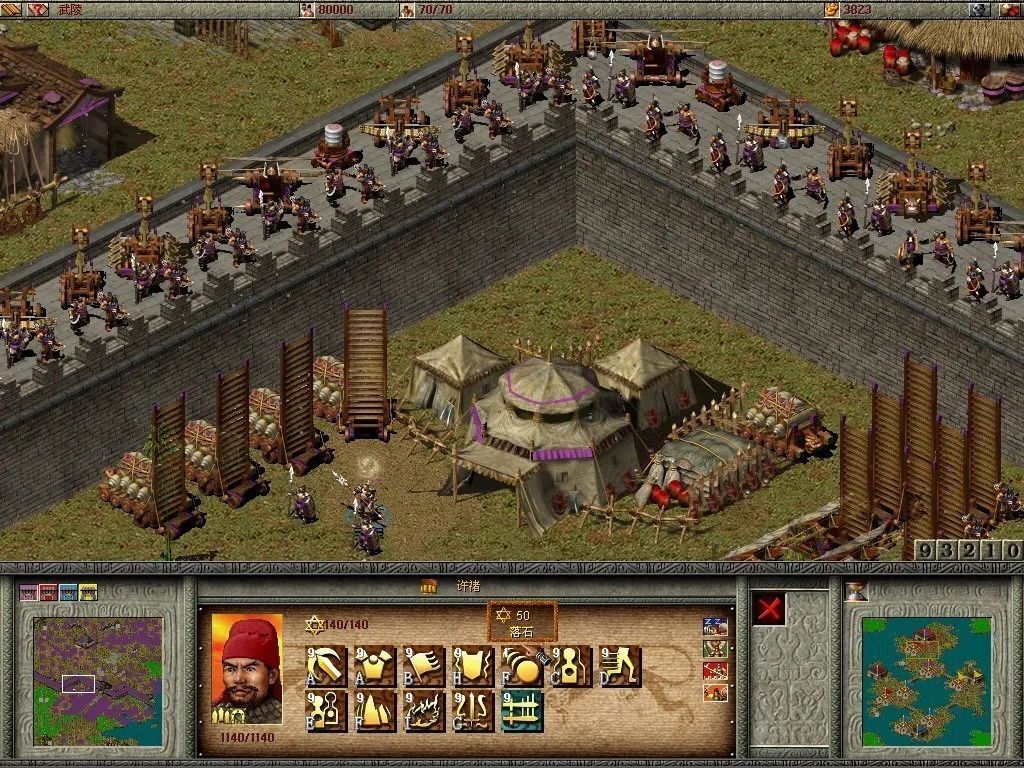
Task: Activate the falling rocks skill
Action: tap(522, 666)
